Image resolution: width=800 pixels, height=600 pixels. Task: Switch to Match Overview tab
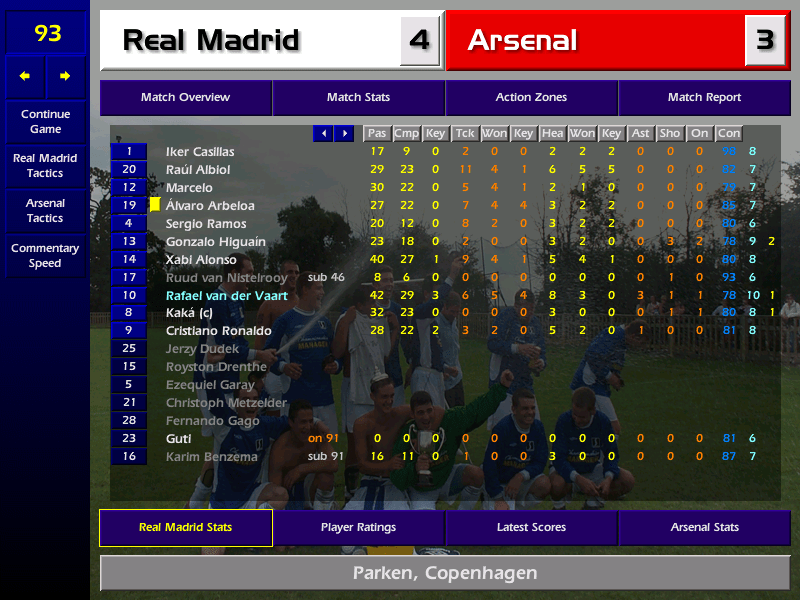point(185,98)
